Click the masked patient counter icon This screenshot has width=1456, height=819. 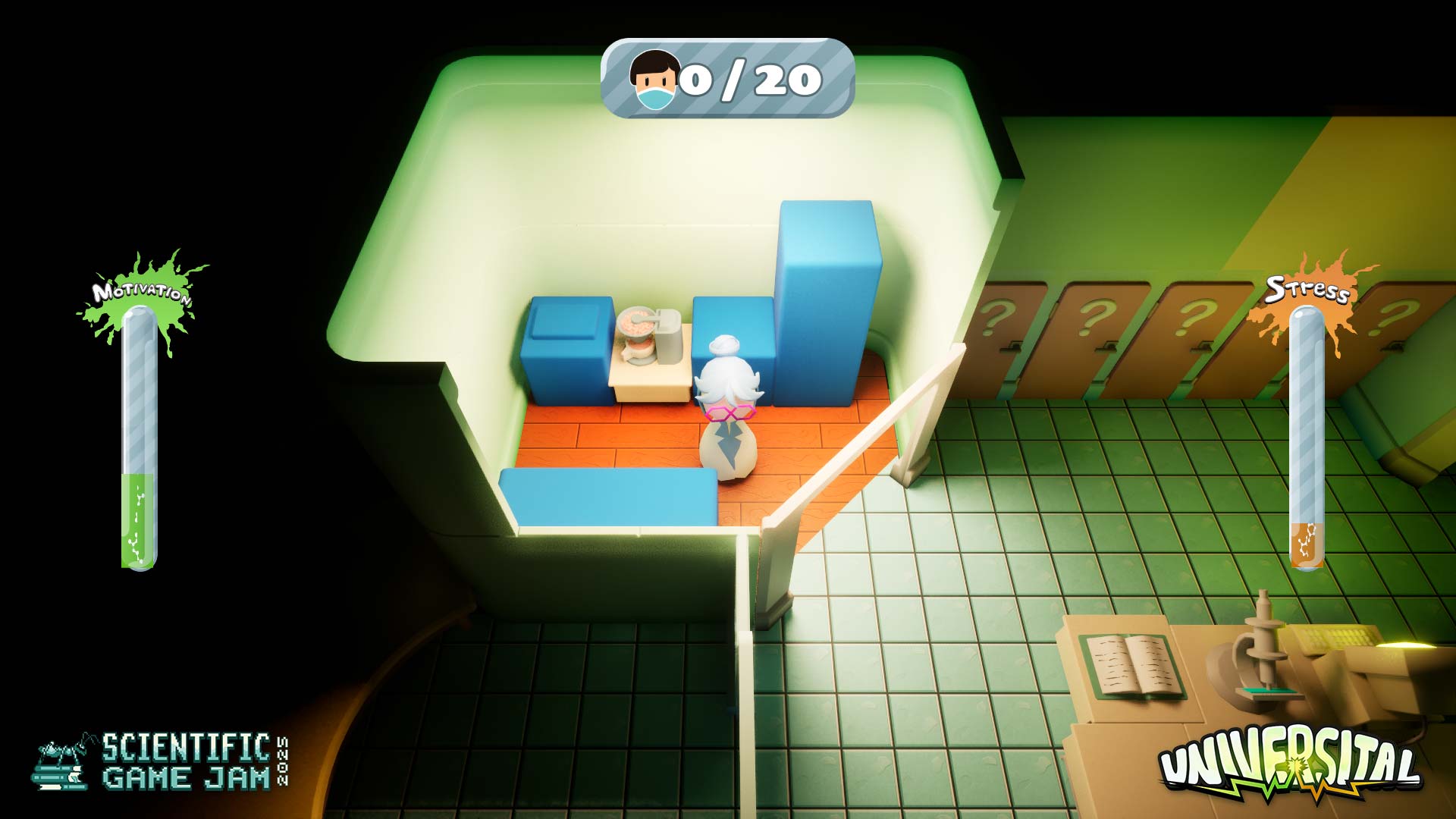coord(654,80)
